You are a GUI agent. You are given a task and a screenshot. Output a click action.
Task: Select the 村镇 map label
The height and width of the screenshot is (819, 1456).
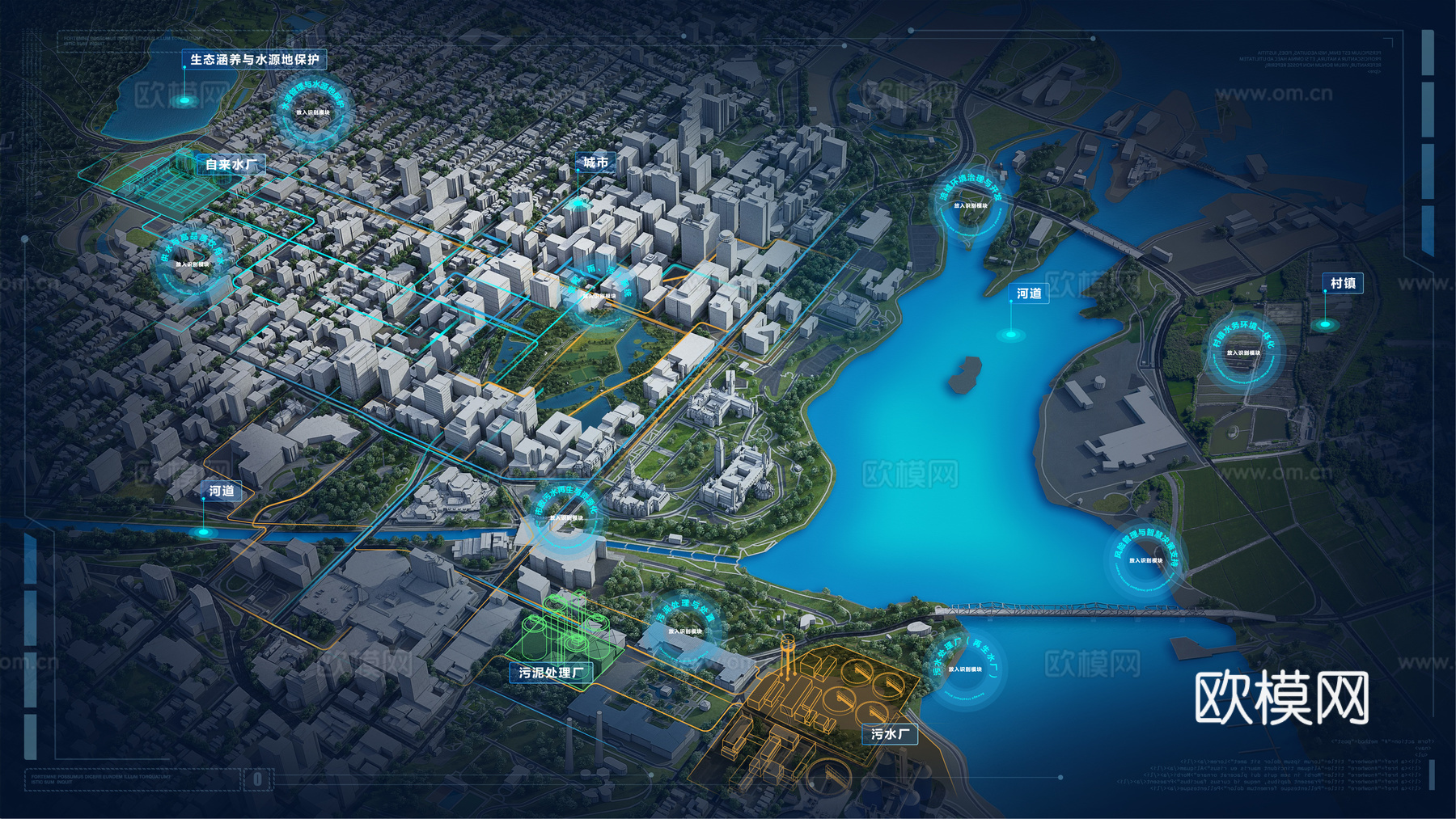pyautogui.click(x=1343, y=283)
